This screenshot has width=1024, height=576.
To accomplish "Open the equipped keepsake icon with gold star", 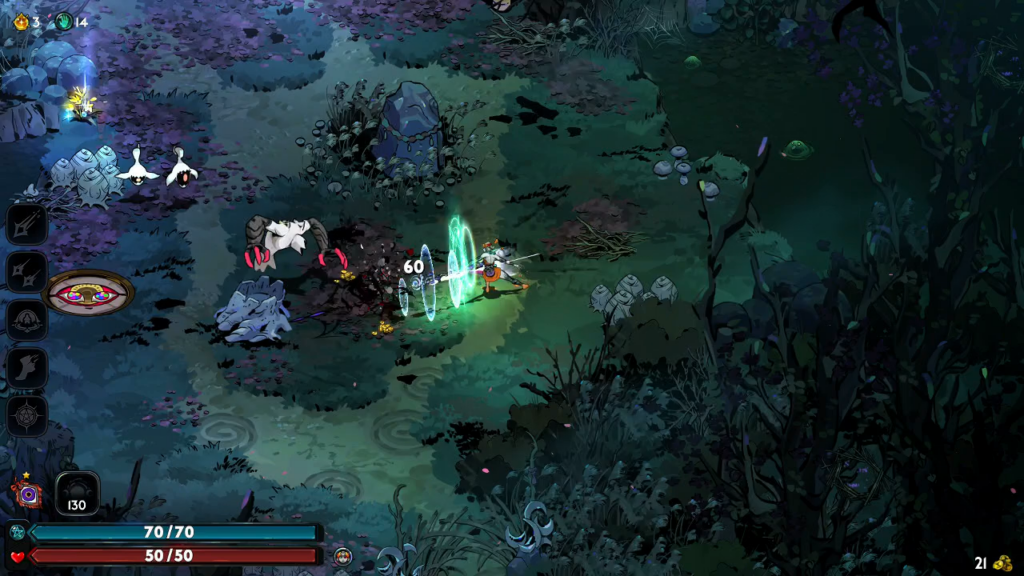I will point(27,492).
